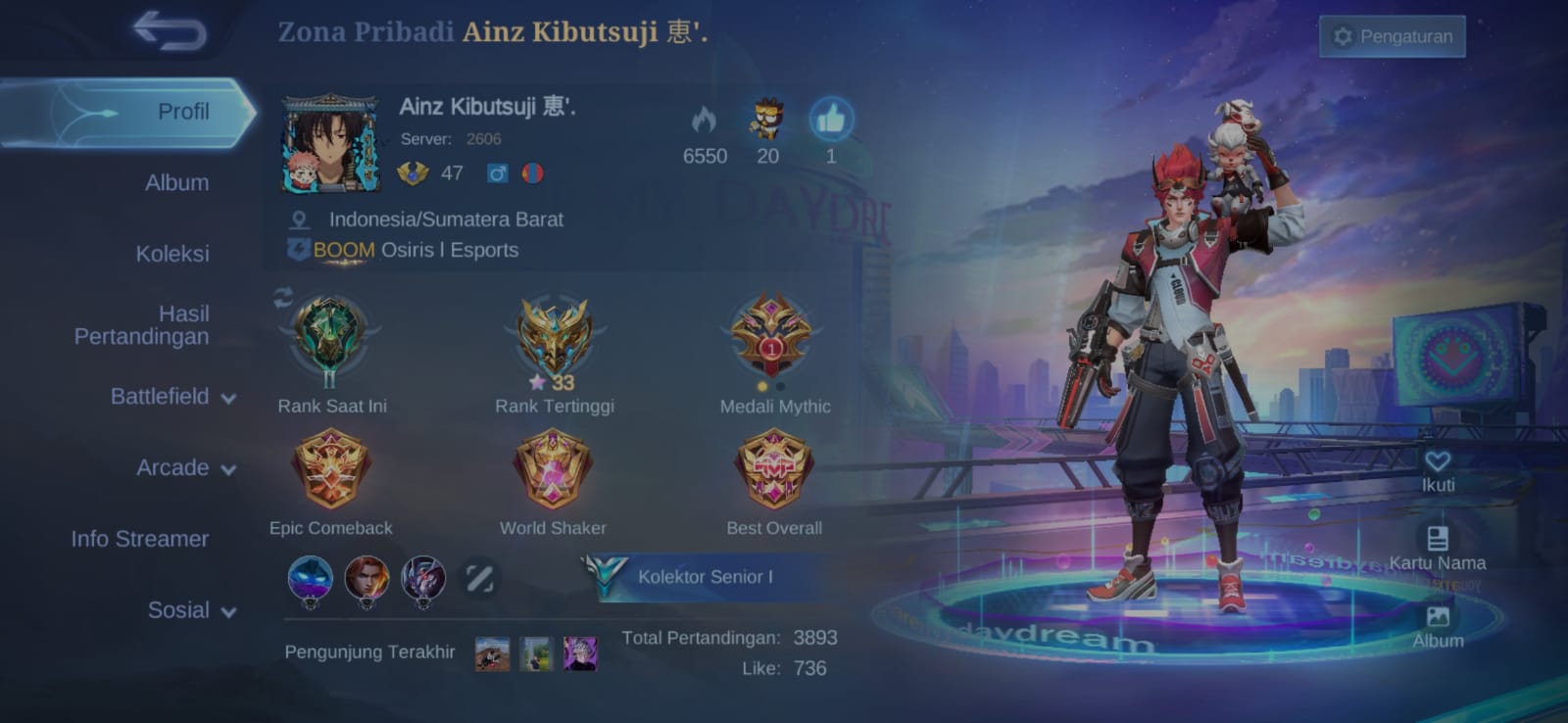The image size is (1568, 723).
Task: Give a thumbs-up like to profile
Action: tap(831, 120)
